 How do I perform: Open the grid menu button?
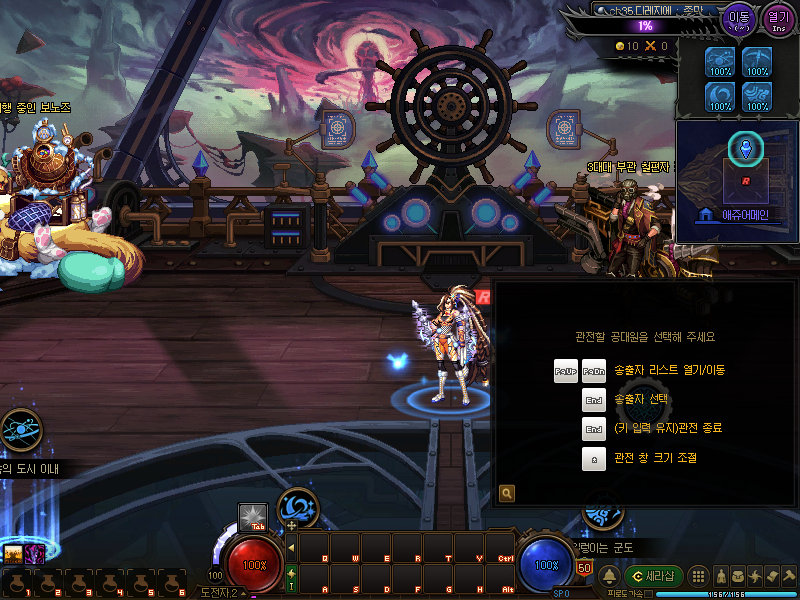699,576
